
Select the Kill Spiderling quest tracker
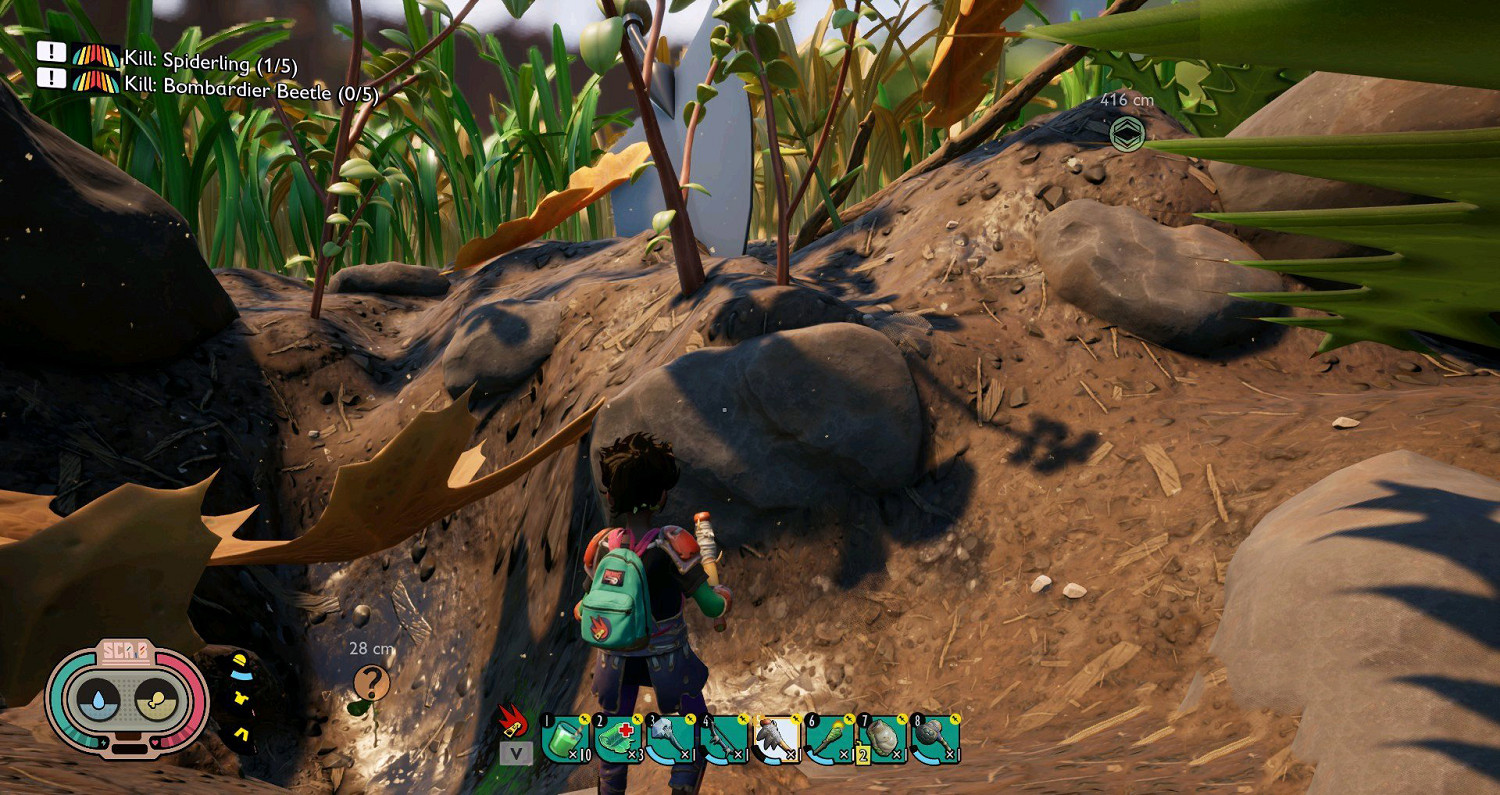click(x=210, y=62)
